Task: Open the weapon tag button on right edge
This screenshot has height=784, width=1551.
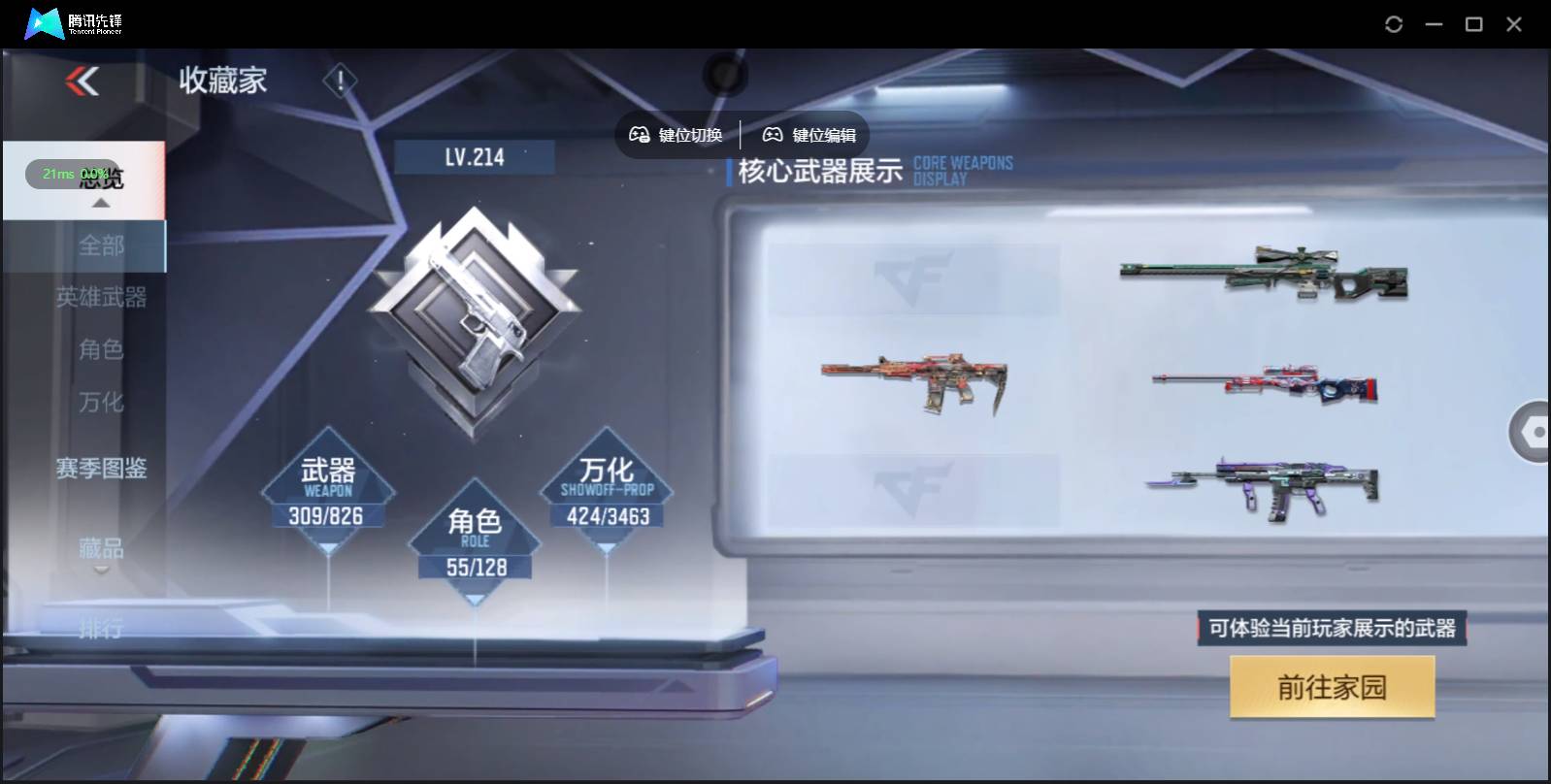Action: click(1534, 432)
